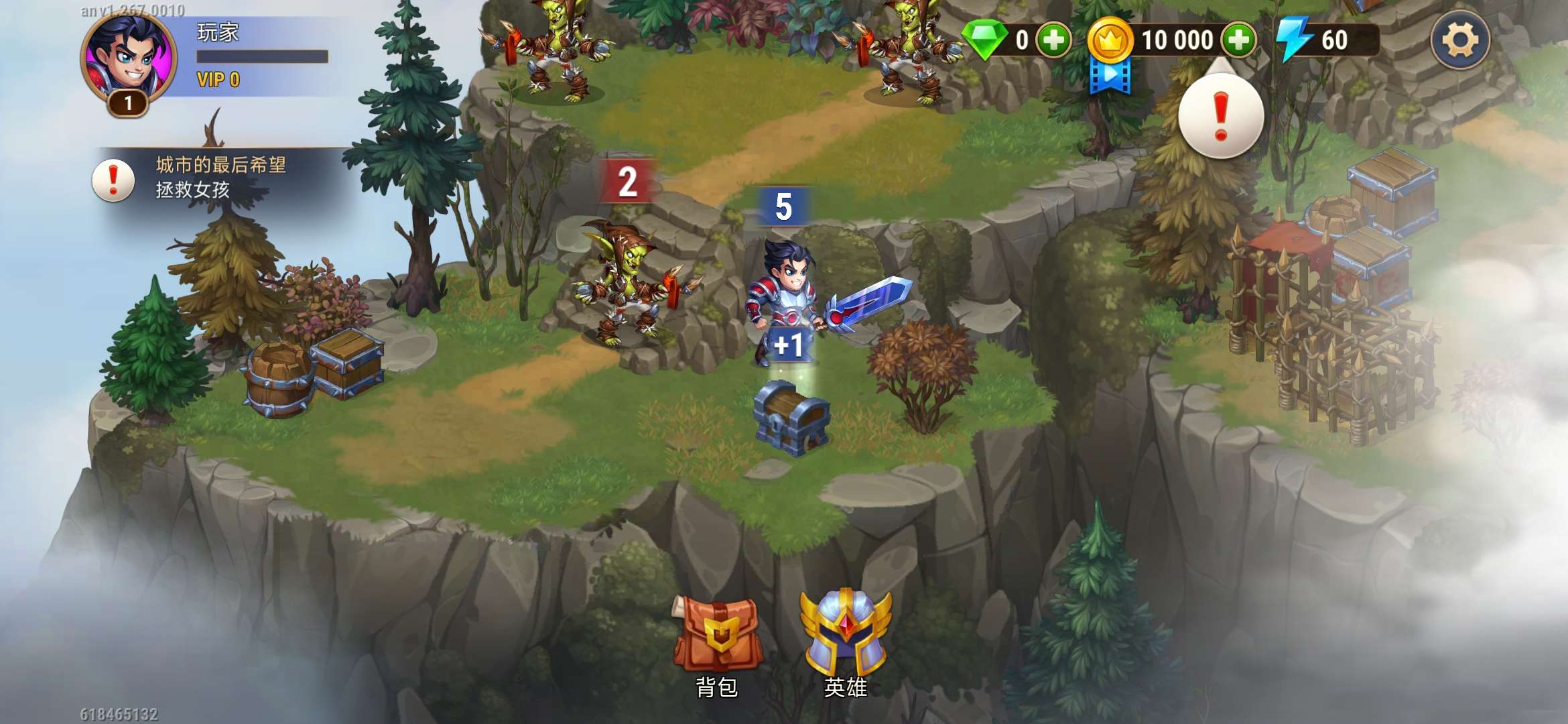Add more gold coins
Screen dimensions: 1568x724
1238,40
